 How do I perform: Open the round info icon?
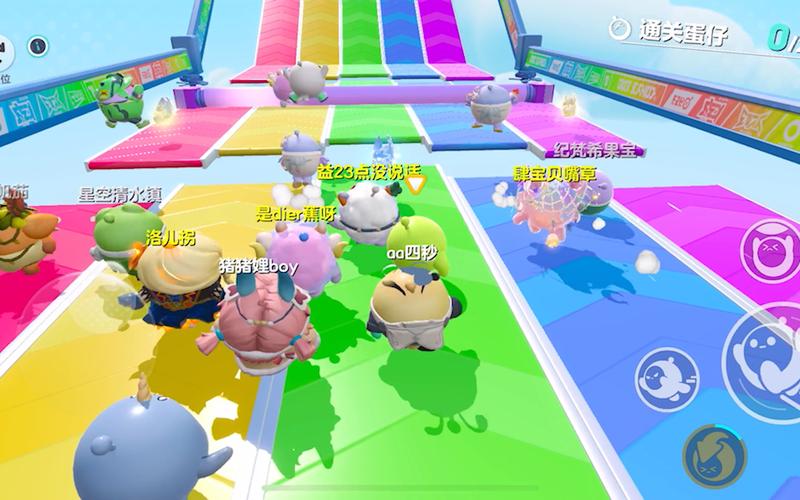[x=38, y=46]
